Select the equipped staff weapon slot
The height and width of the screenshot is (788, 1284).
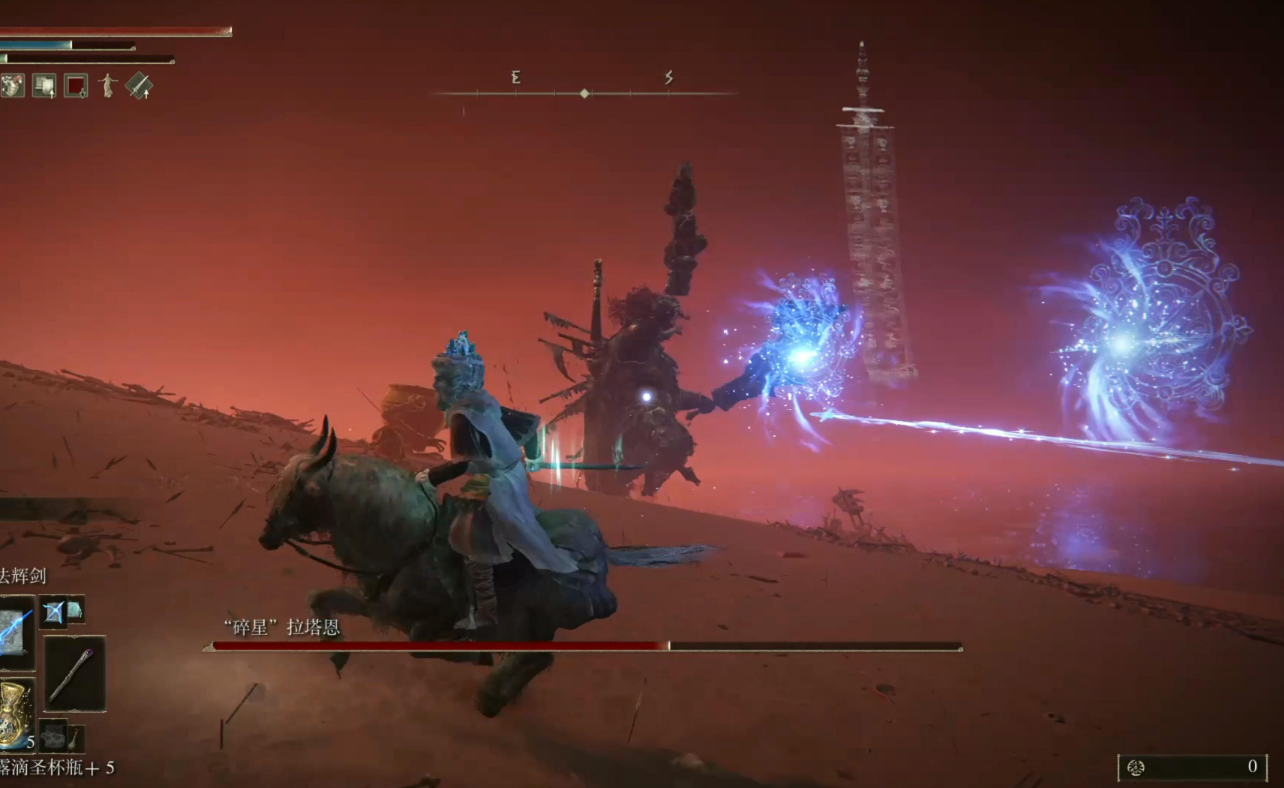coord(74,674)
